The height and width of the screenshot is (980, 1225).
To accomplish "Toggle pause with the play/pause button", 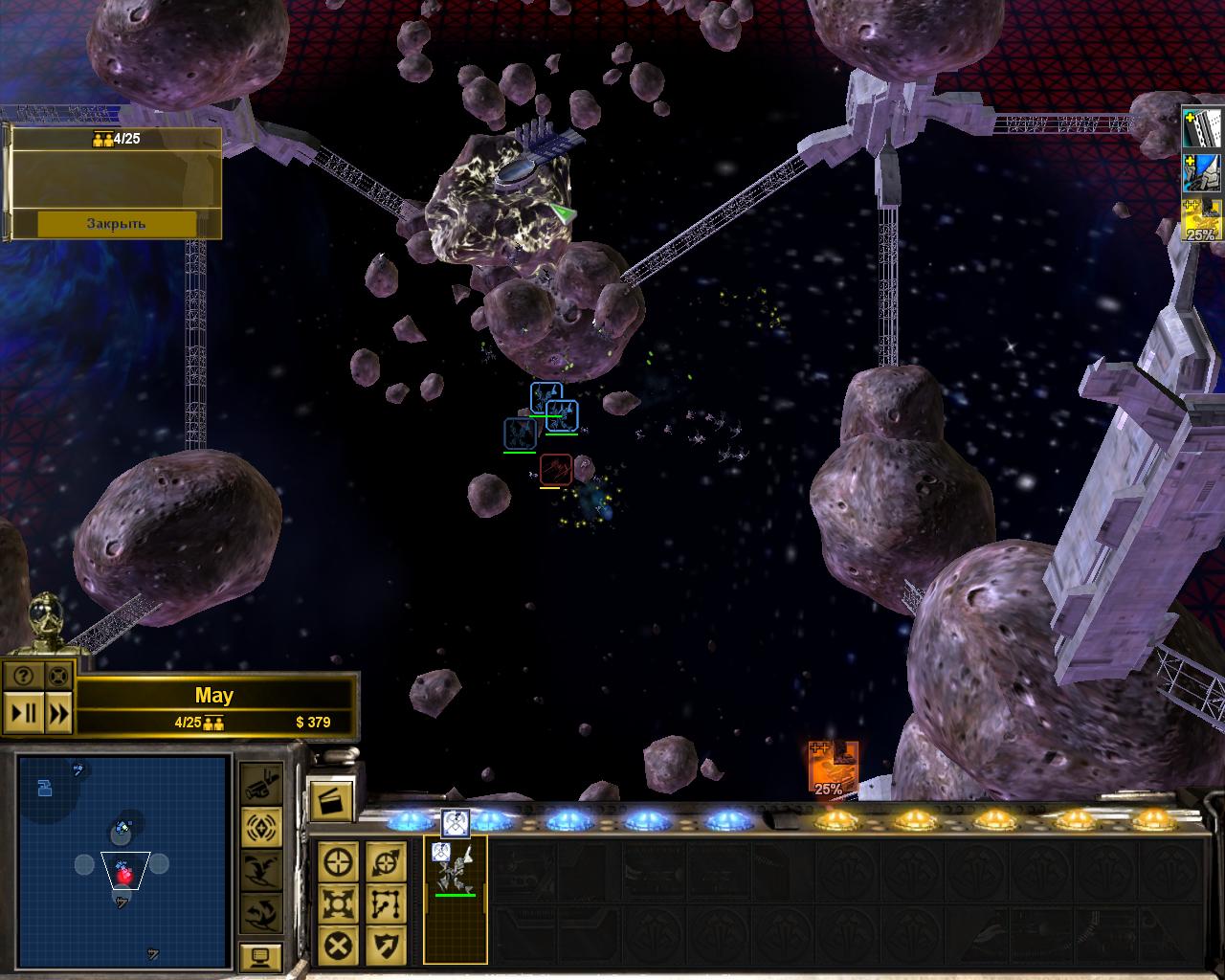I will [x=24, y=713].
